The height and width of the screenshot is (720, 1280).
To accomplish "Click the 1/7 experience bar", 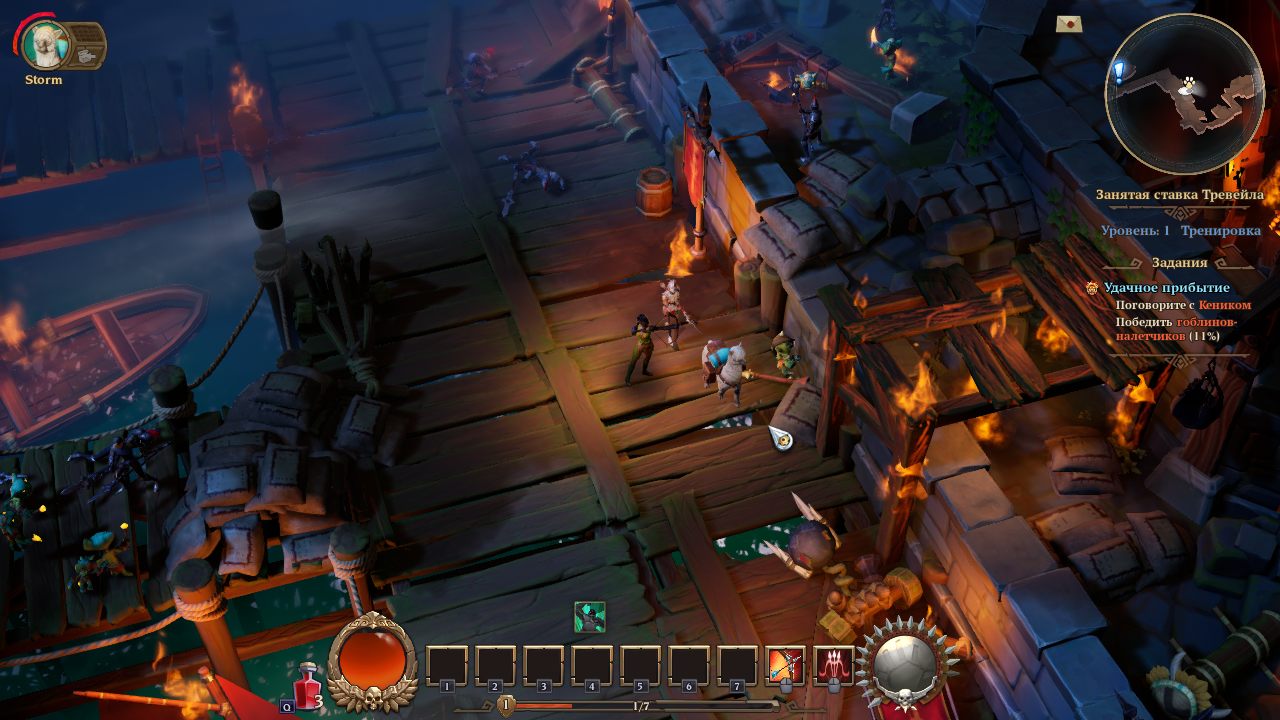I will (640, 703).
